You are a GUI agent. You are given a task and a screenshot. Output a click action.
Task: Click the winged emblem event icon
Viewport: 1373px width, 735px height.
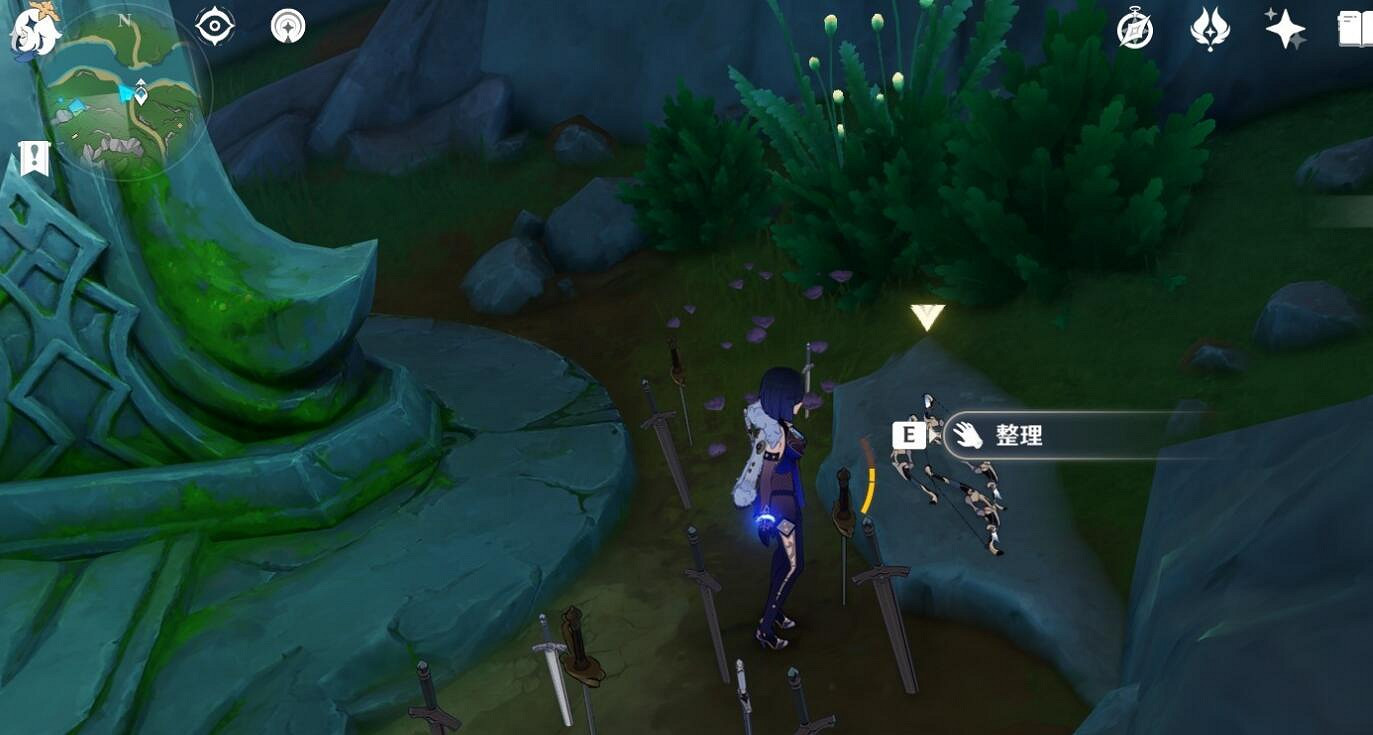1209,28
